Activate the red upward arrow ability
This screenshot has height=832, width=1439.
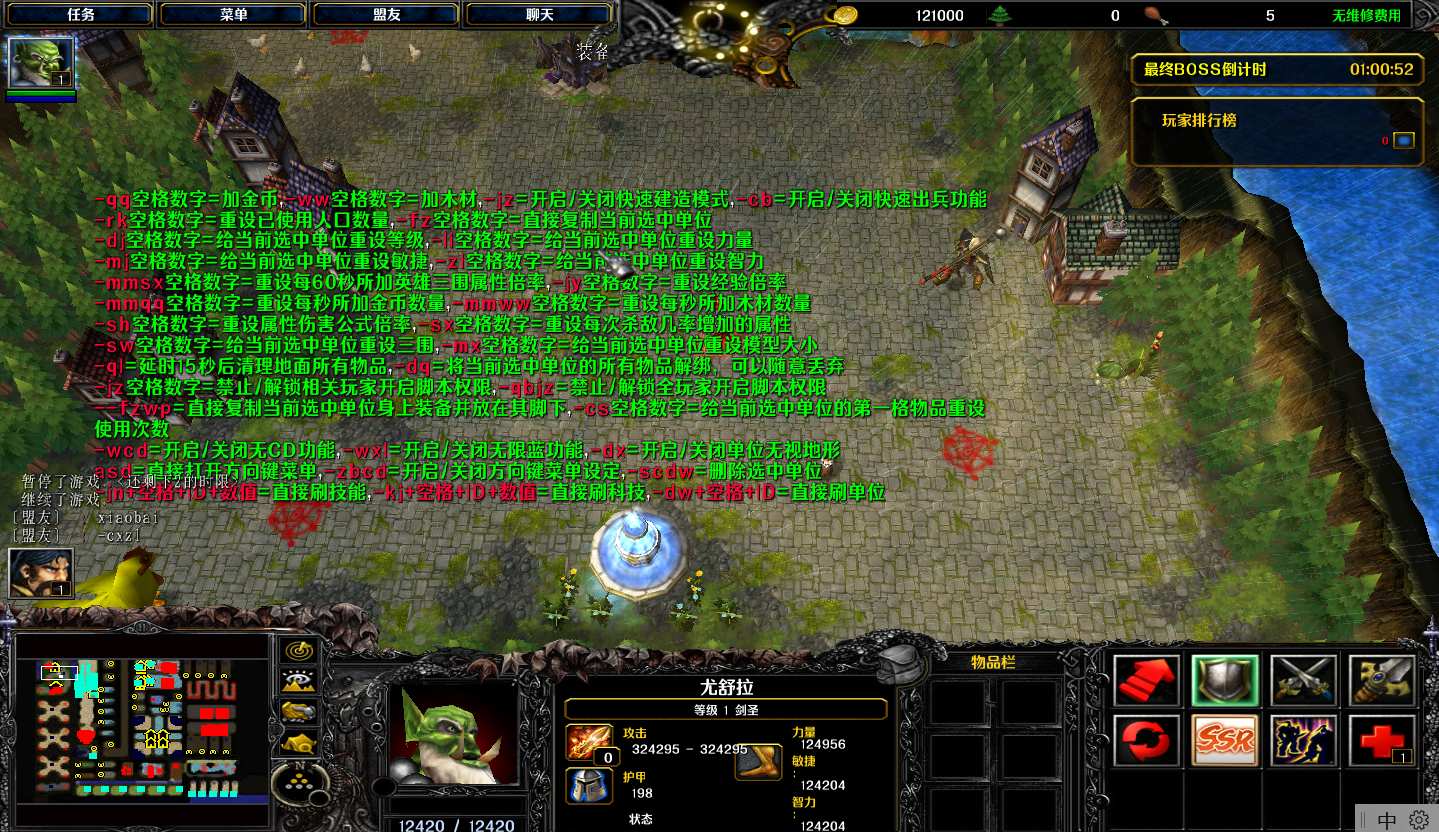pyautogui.click(x=1146, y=681)
